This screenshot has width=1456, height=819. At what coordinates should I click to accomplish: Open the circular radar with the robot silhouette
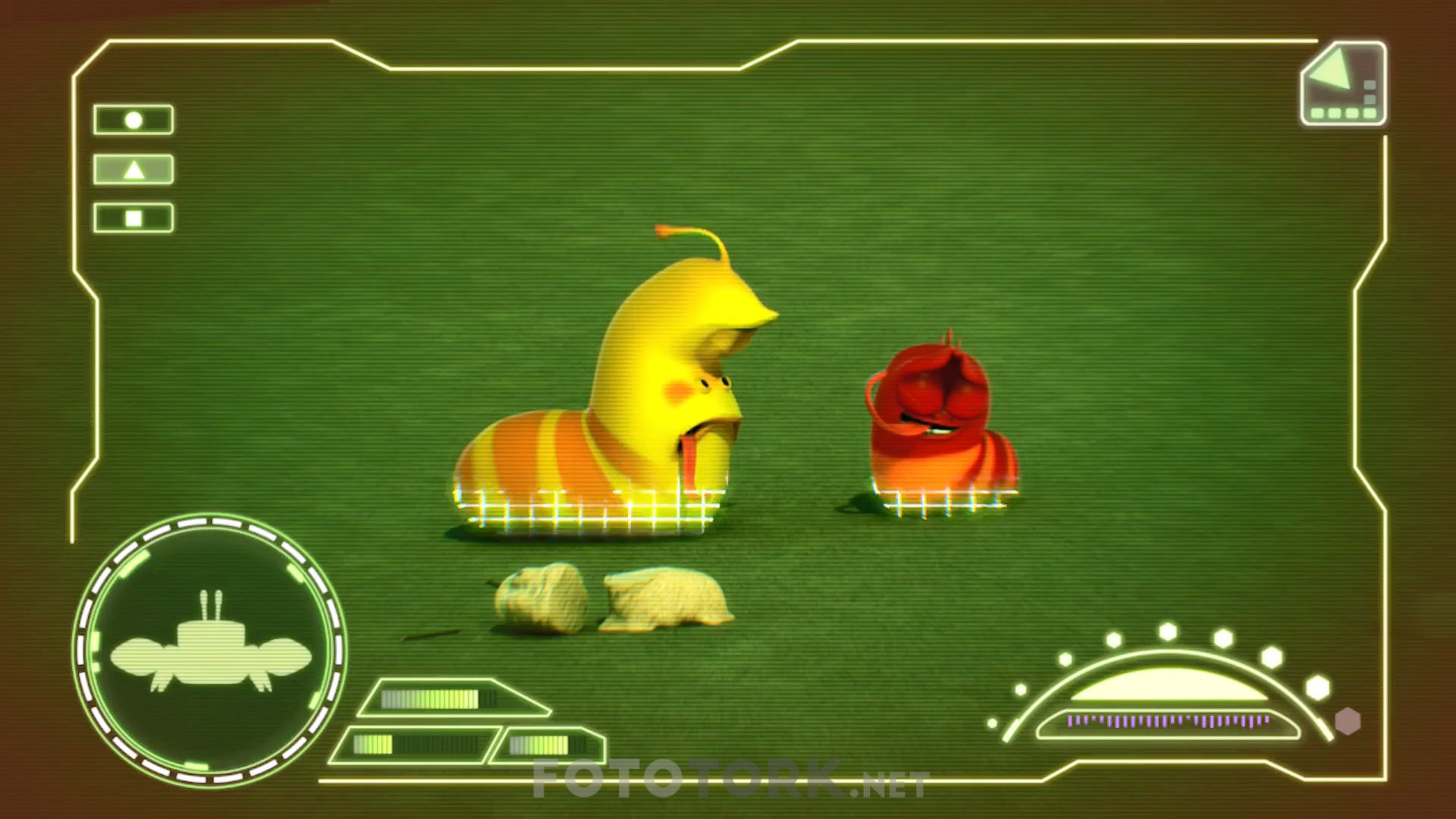point(209,650)
